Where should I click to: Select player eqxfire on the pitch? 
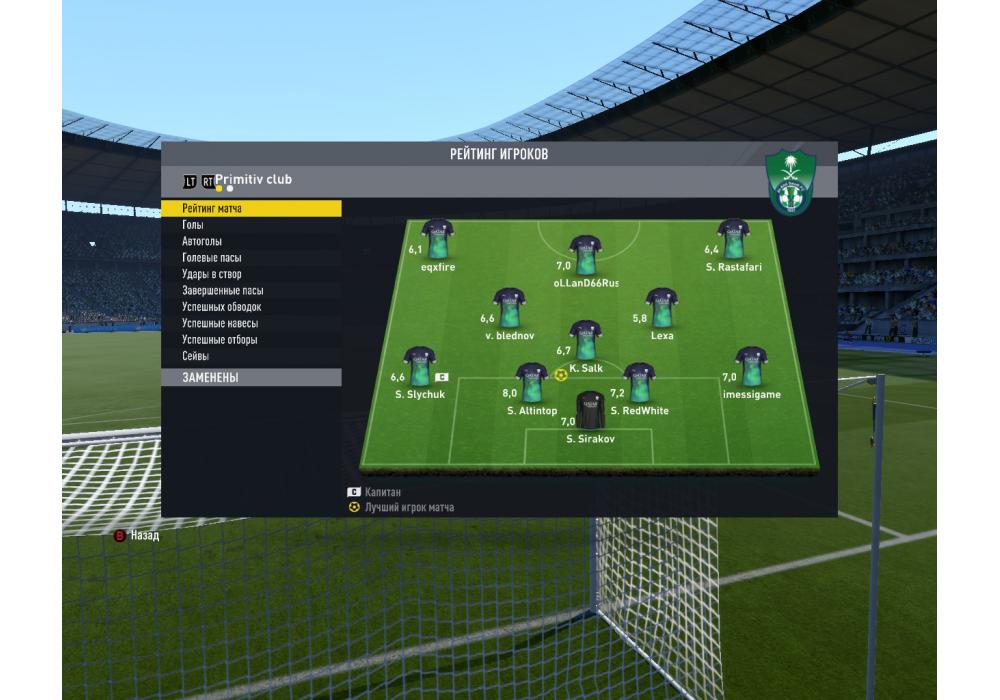(438, 240)
